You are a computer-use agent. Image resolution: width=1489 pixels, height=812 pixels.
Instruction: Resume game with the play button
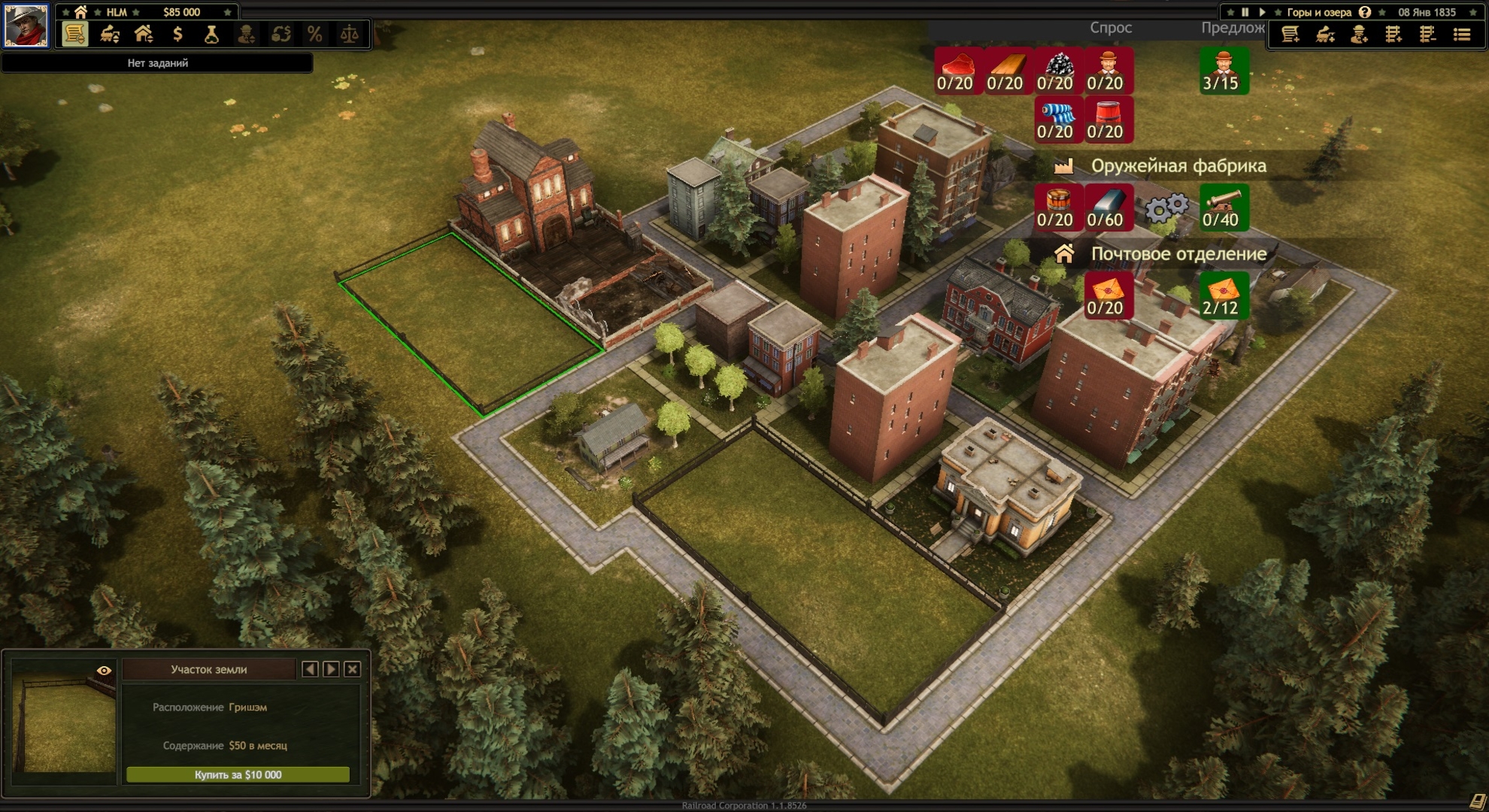point(1262,12)
